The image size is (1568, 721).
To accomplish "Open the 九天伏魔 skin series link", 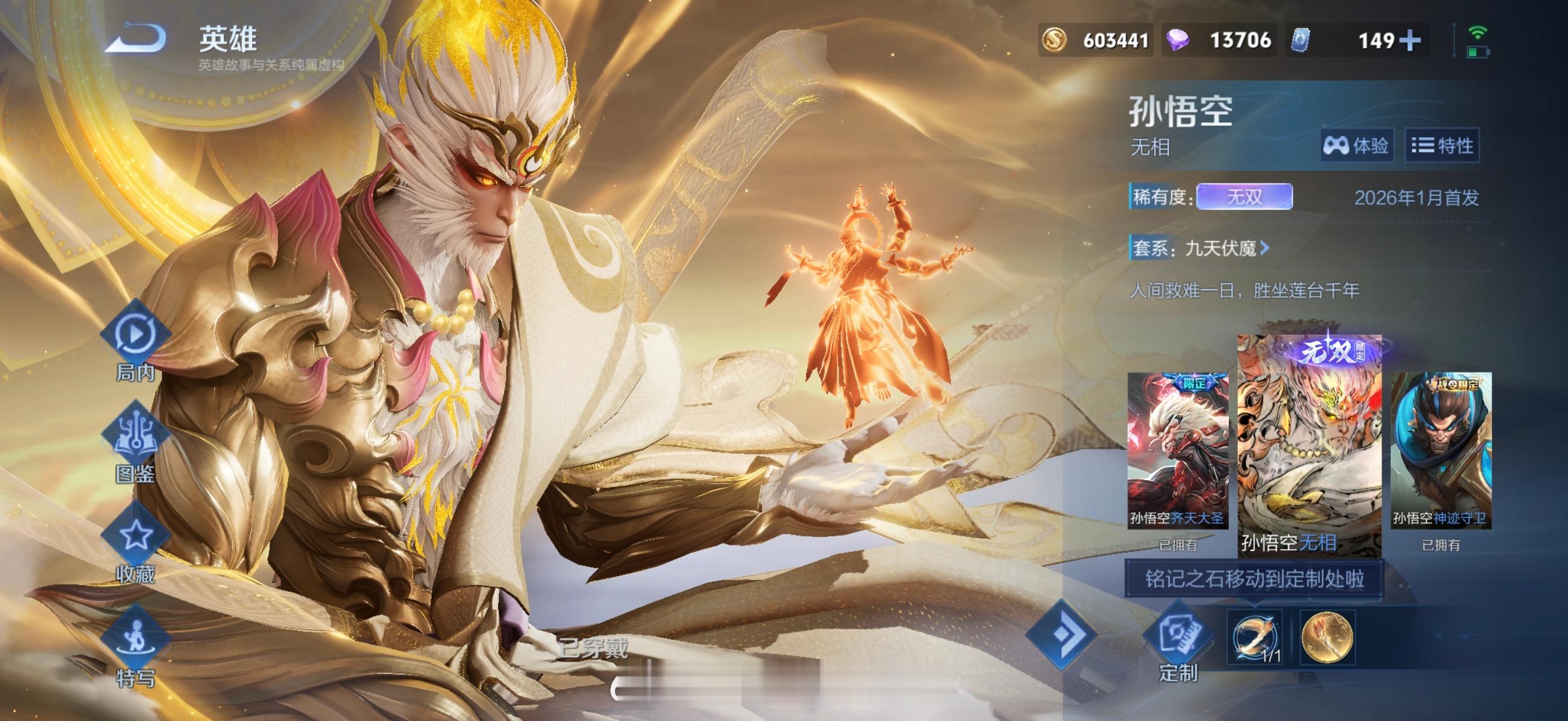I will coord(1225,248).
